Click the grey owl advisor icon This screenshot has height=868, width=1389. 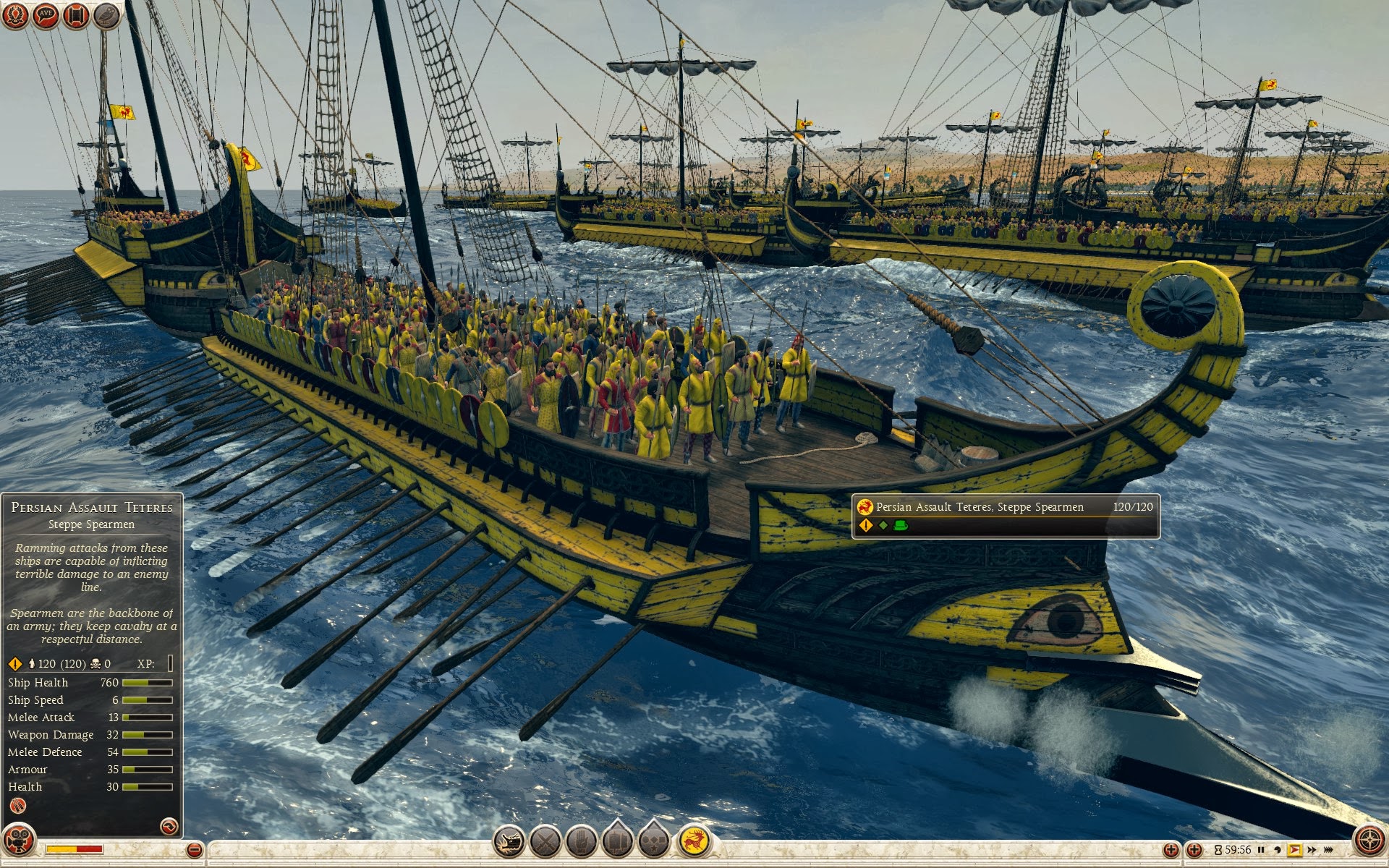[106, 15]
